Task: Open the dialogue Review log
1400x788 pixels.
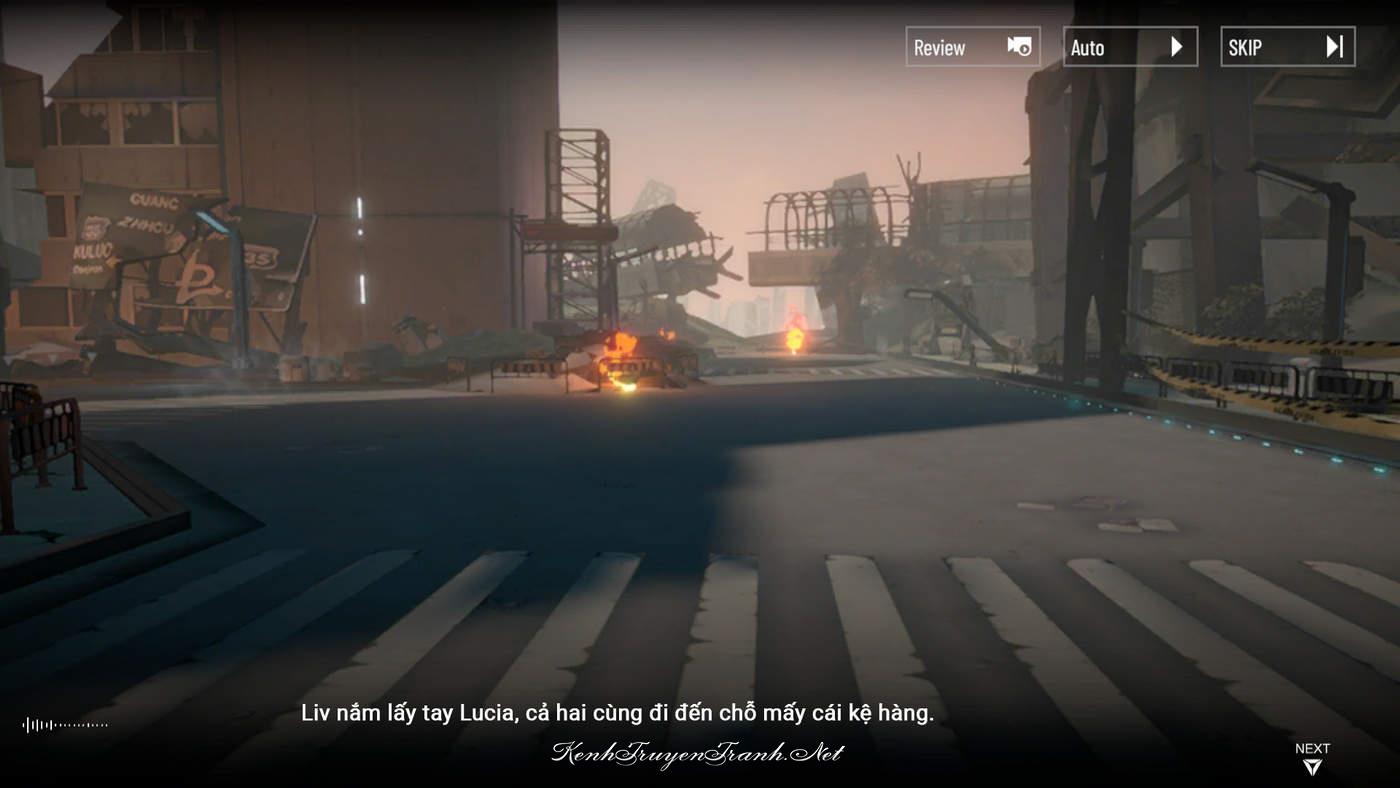Action: tap(972, 47)
